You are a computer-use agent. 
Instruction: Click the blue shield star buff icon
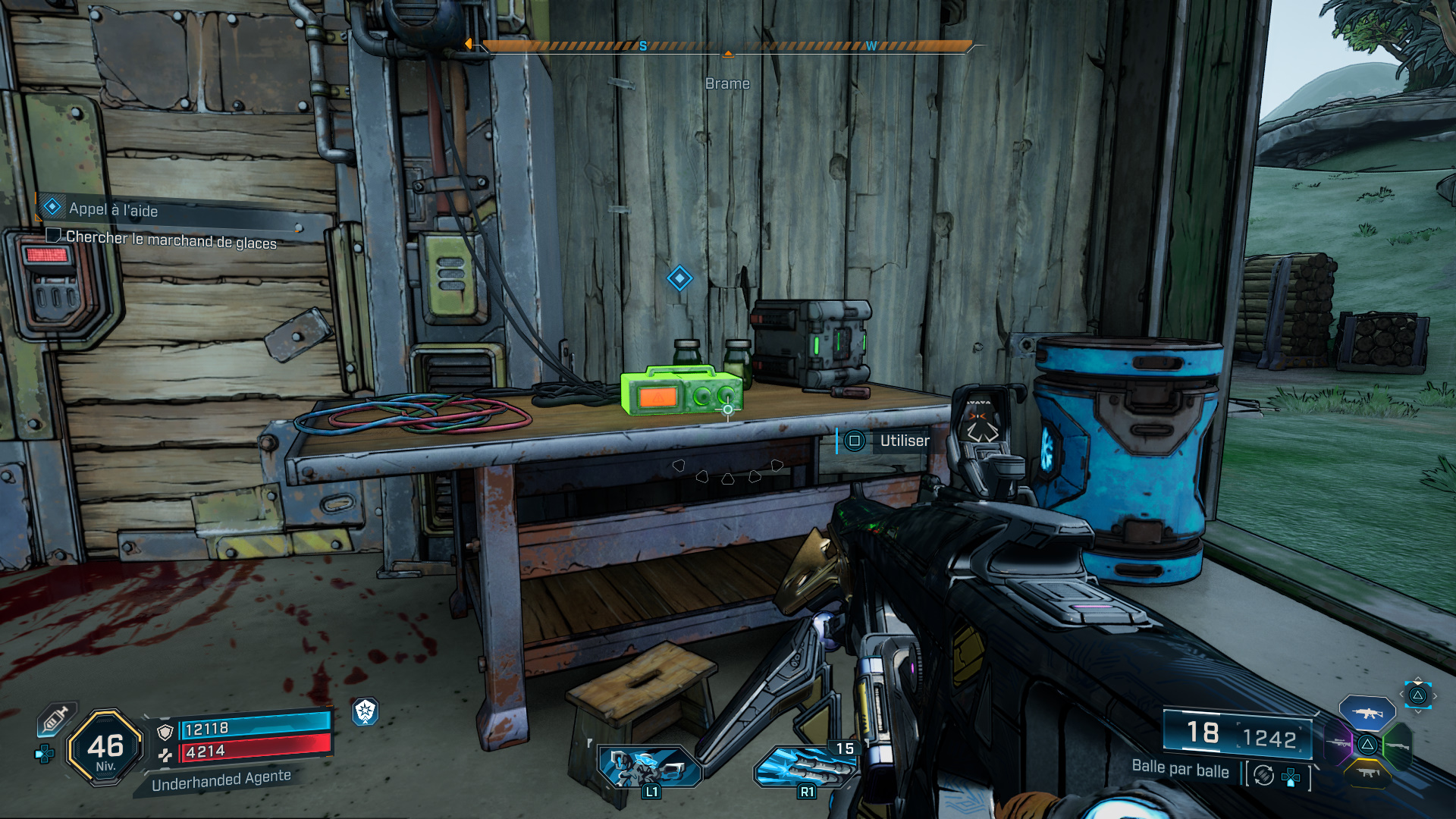tap(366, 711)
